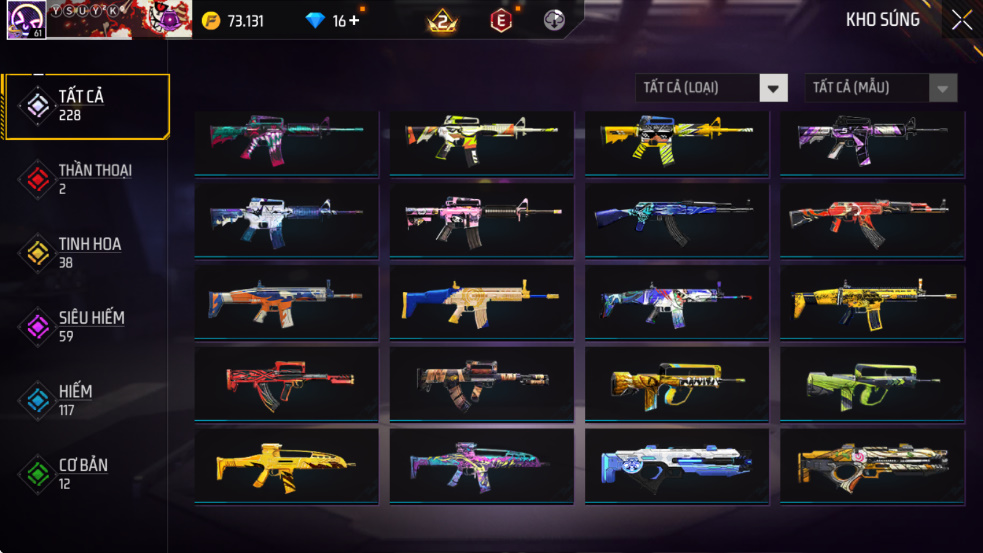Open the player profile avatar
Image resolution: width=983 pixels, height=553 pixels.
[24, 19]
